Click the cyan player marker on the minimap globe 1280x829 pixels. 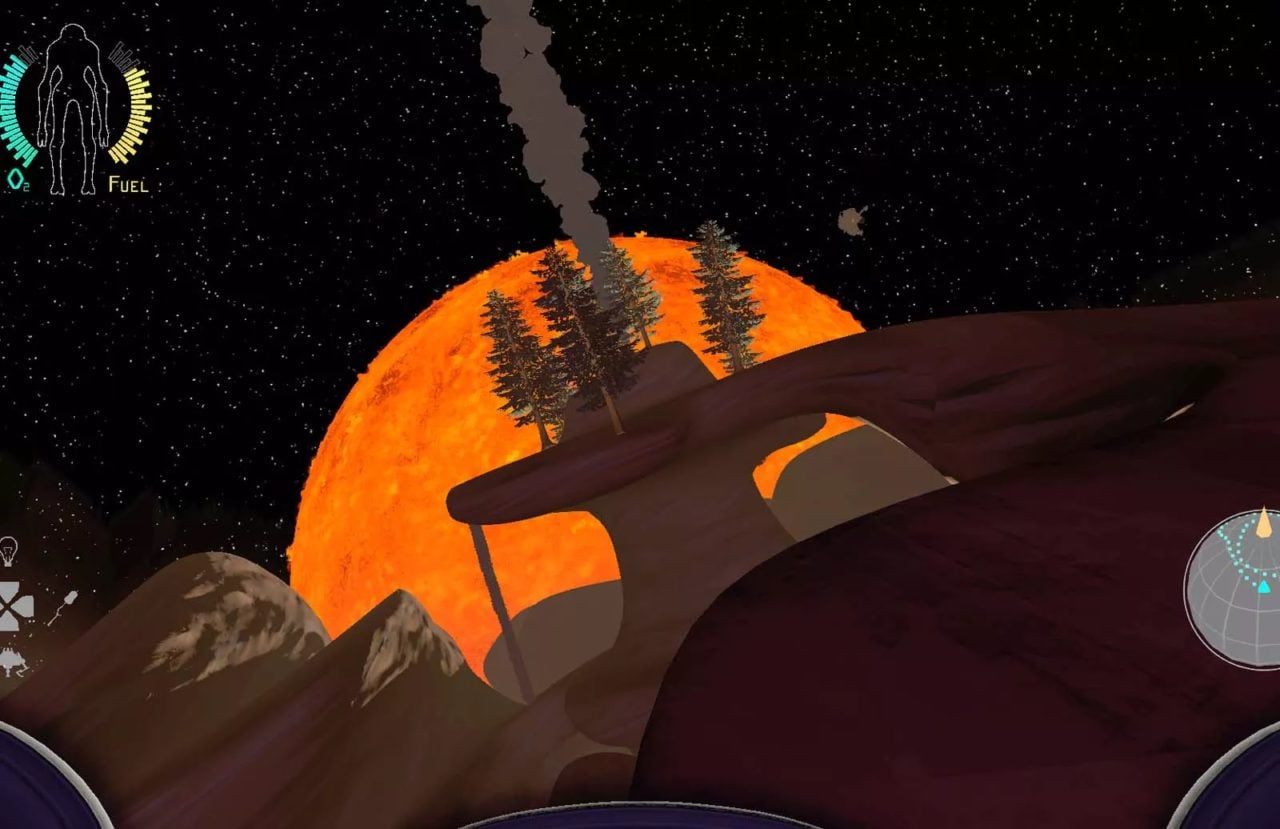click(x=1263, y=587)
